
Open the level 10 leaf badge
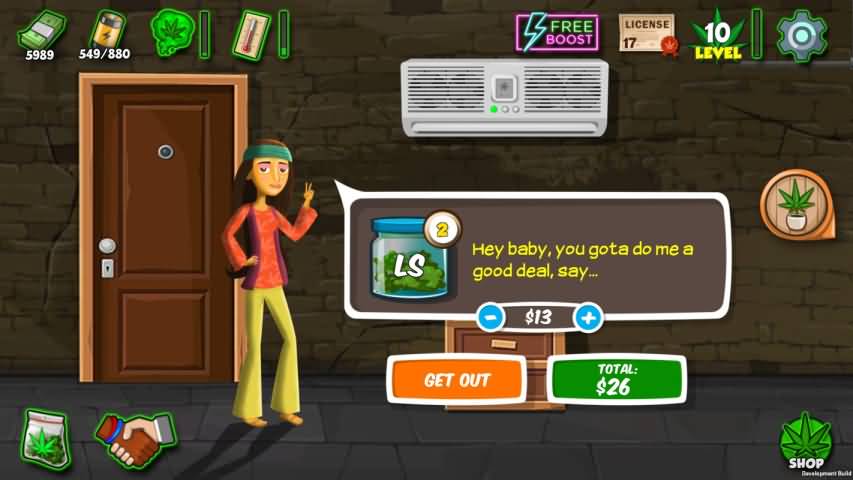(718, 35)
